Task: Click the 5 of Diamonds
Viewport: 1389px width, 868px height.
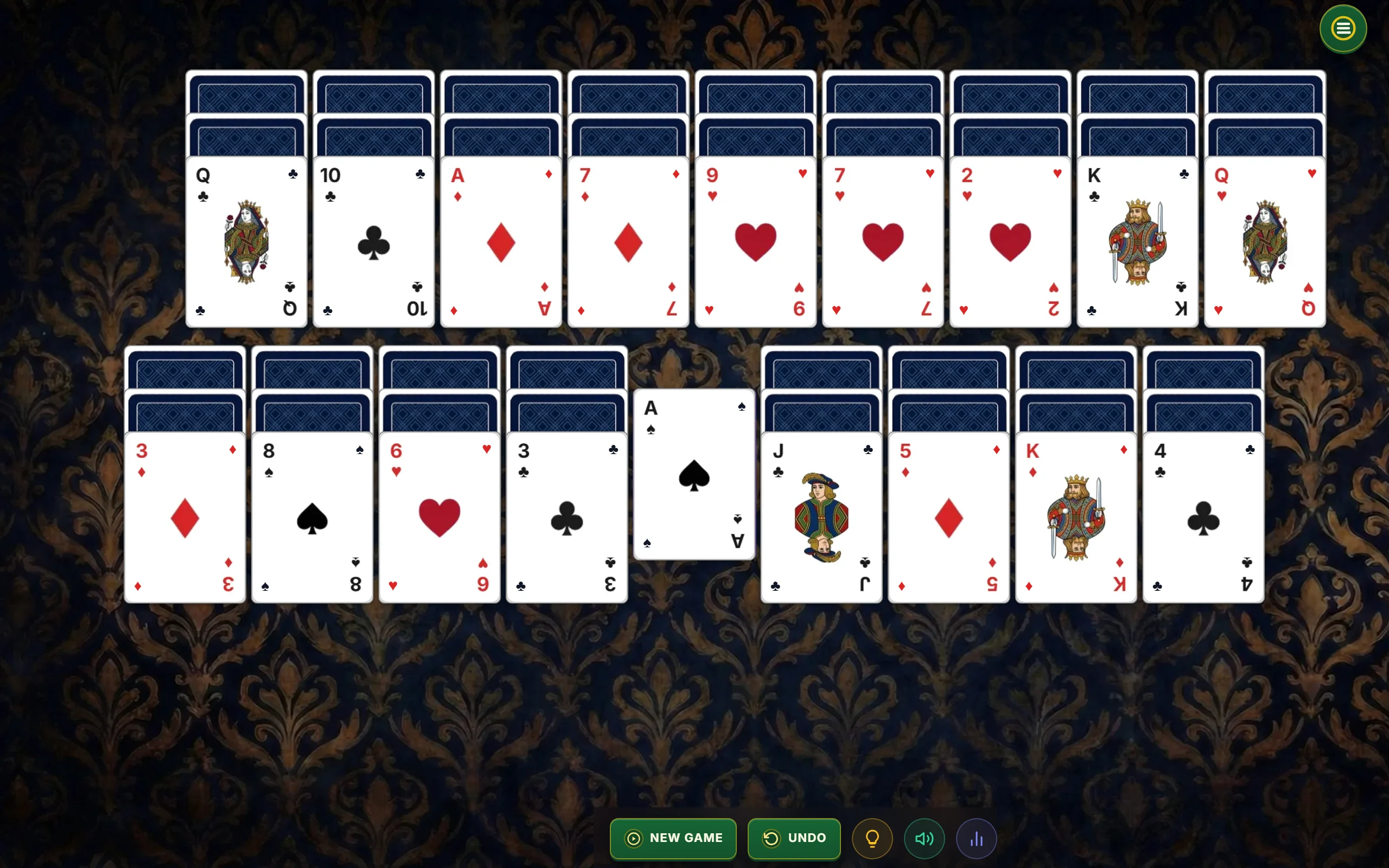Action: [948, 516]
